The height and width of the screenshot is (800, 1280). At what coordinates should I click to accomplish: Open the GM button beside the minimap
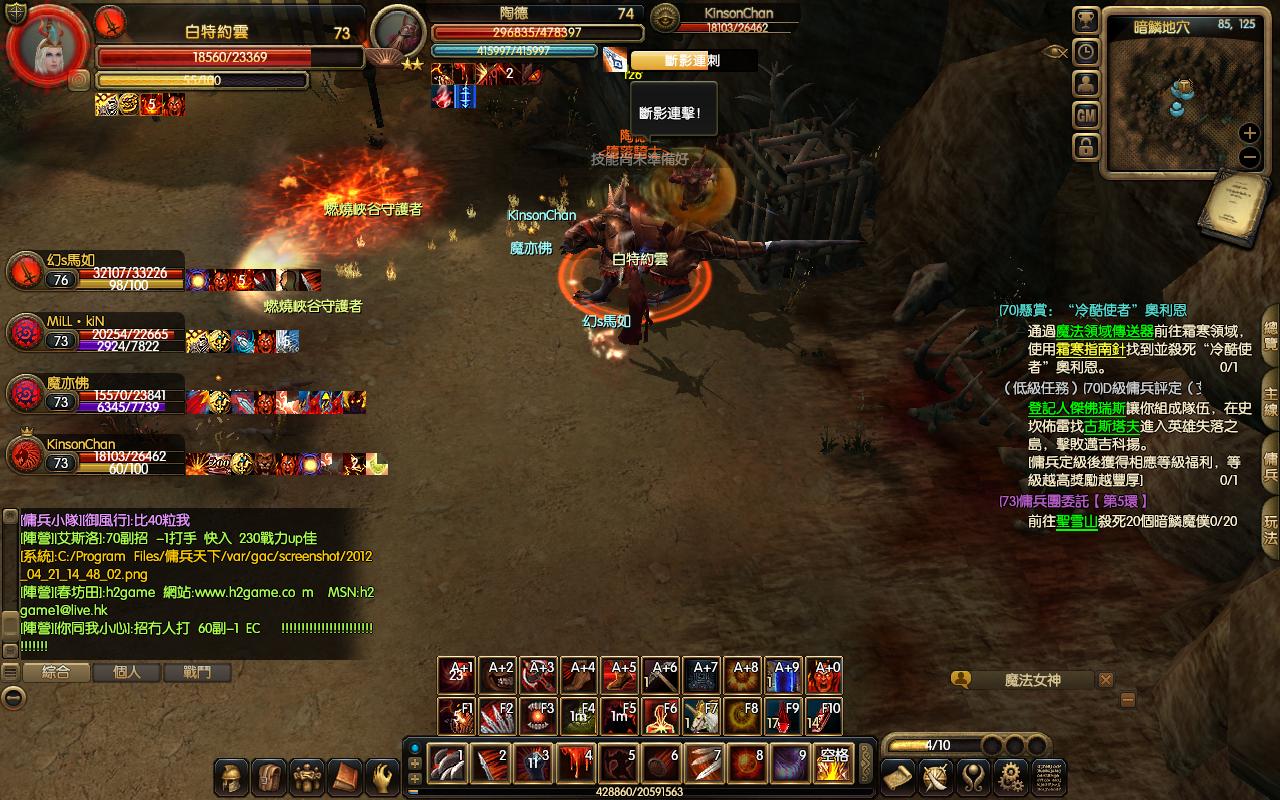[x=1086, y=116]
